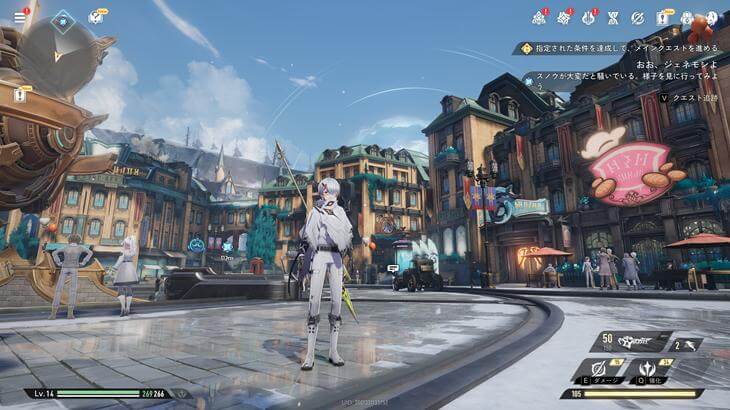Open the triple-diamond icon in the top bar

[x=538, y=17]
